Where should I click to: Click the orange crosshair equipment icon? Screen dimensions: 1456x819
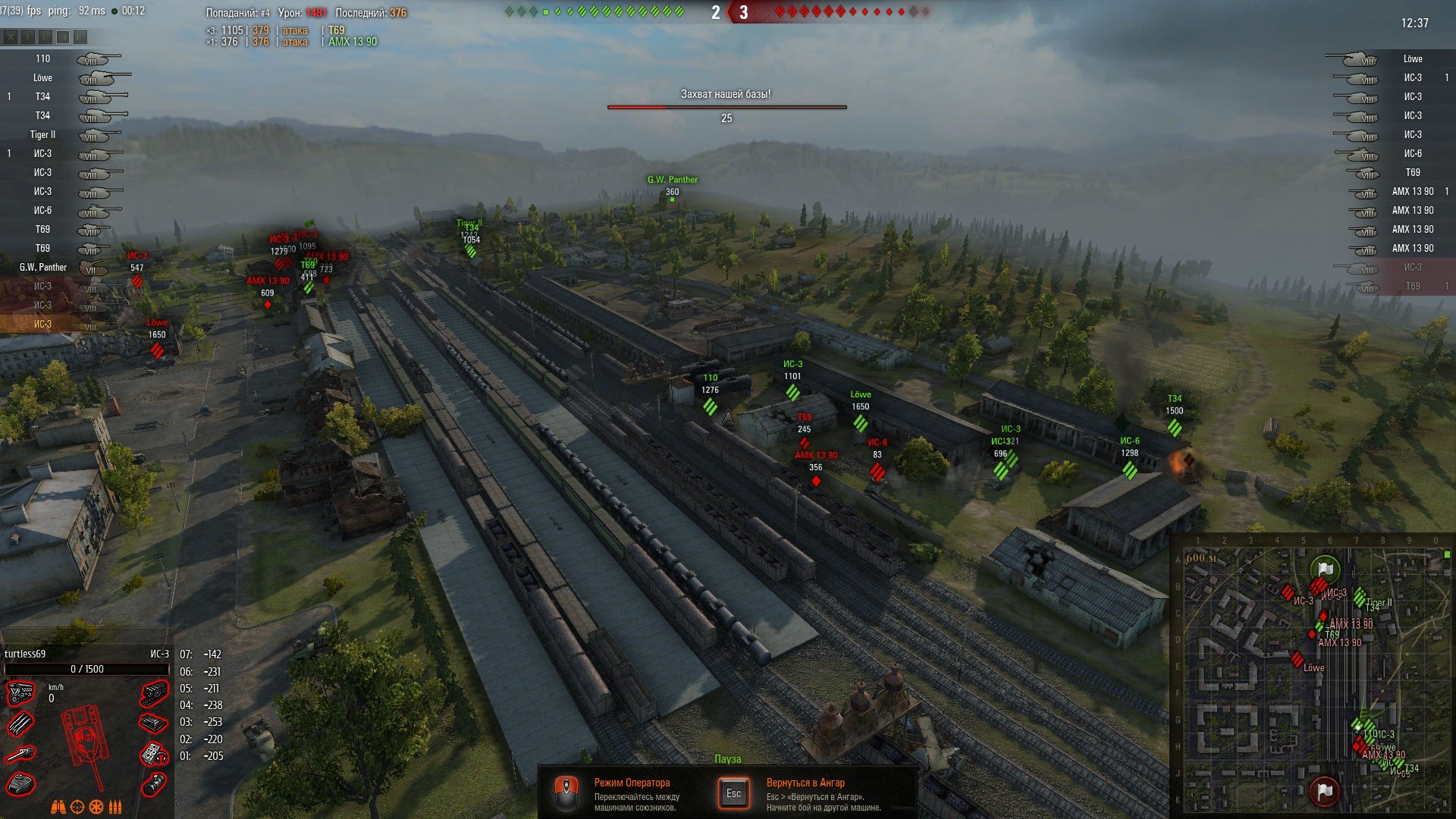[77, 807]
